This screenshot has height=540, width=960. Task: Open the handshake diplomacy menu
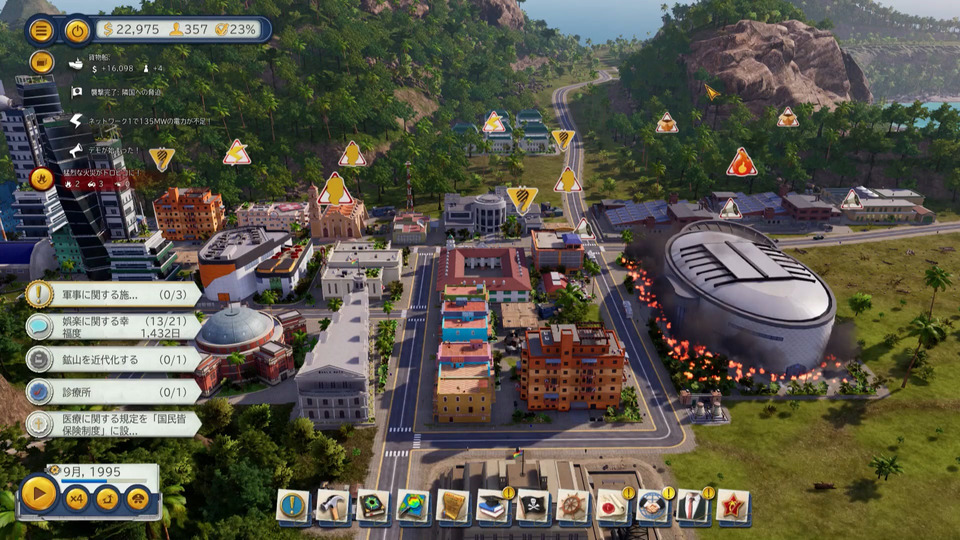pos(652,506)
